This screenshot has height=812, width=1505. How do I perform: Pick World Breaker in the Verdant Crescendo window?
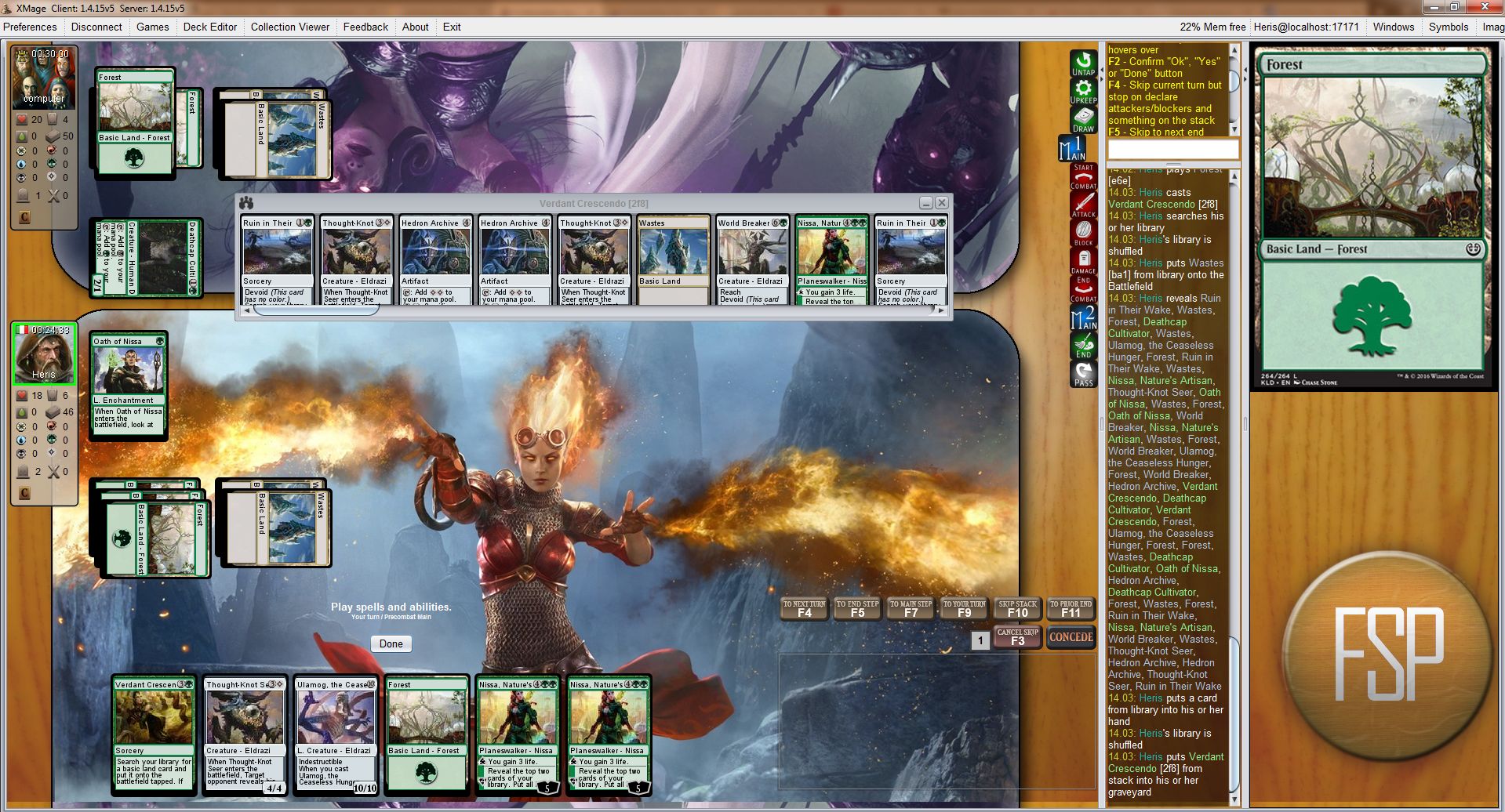[x=752, y=259]
